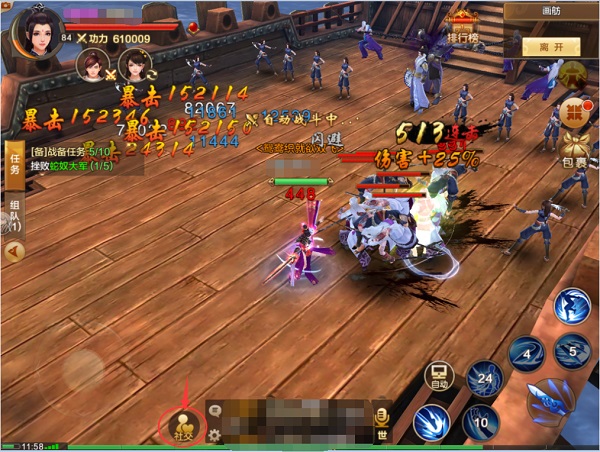The height and width of the screenshot is (452, 600).
Task: Activate the leaping figure dodge skill
Action: pos(573,306)
